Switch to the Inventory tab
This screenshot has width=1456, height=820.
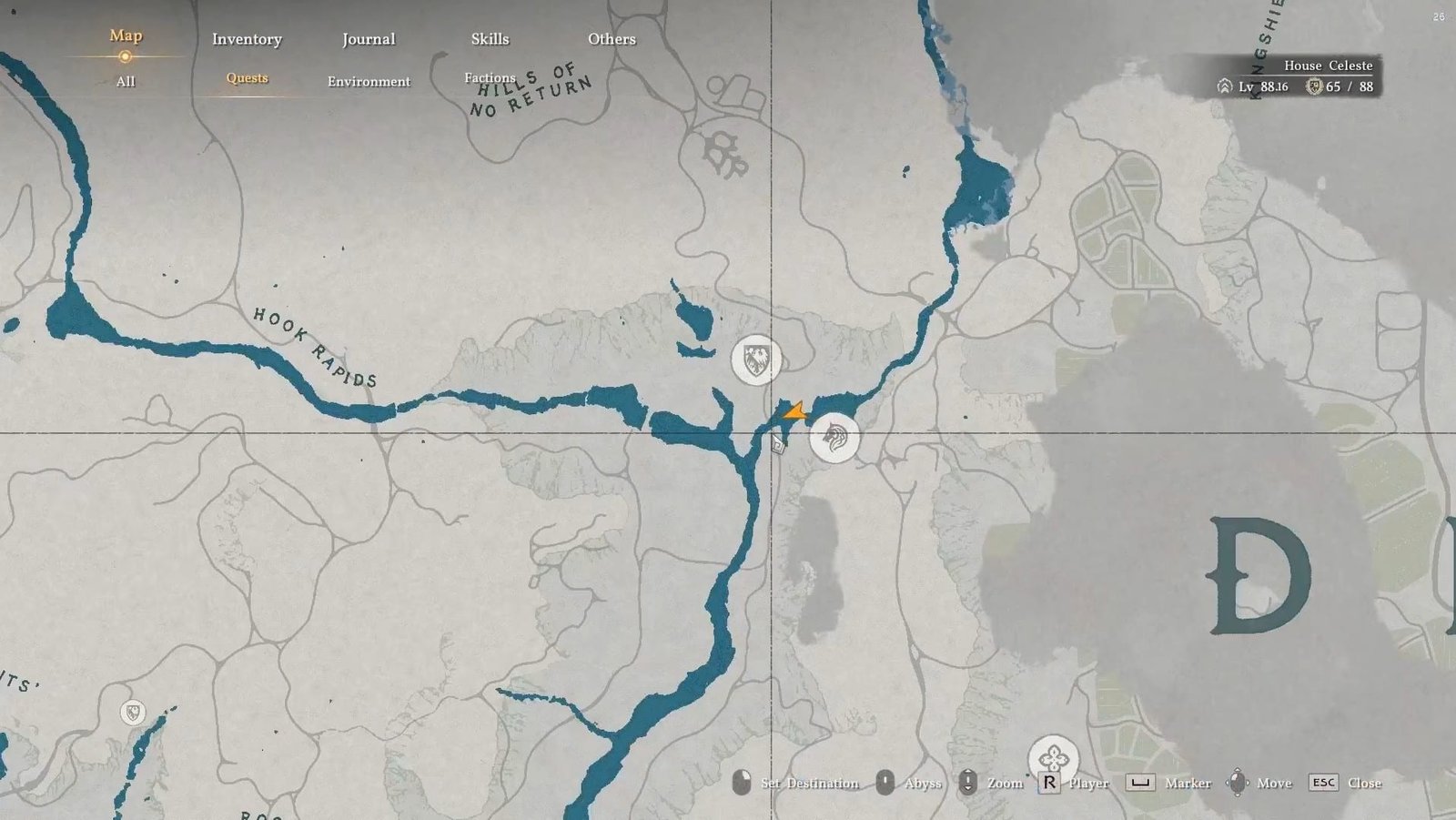point(247,39)
